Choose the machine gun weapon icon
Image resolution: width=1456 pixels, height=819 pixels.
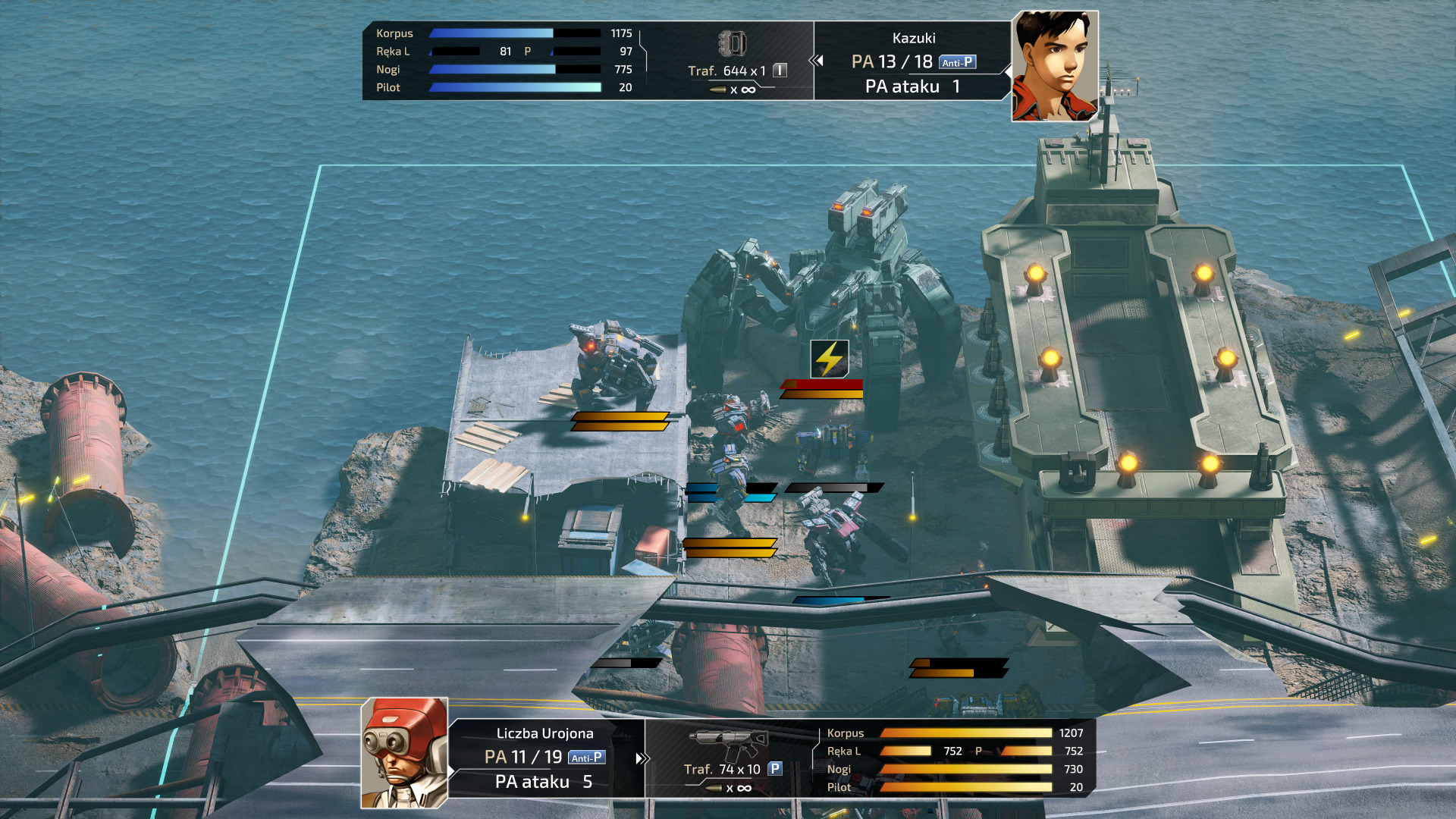728,743
